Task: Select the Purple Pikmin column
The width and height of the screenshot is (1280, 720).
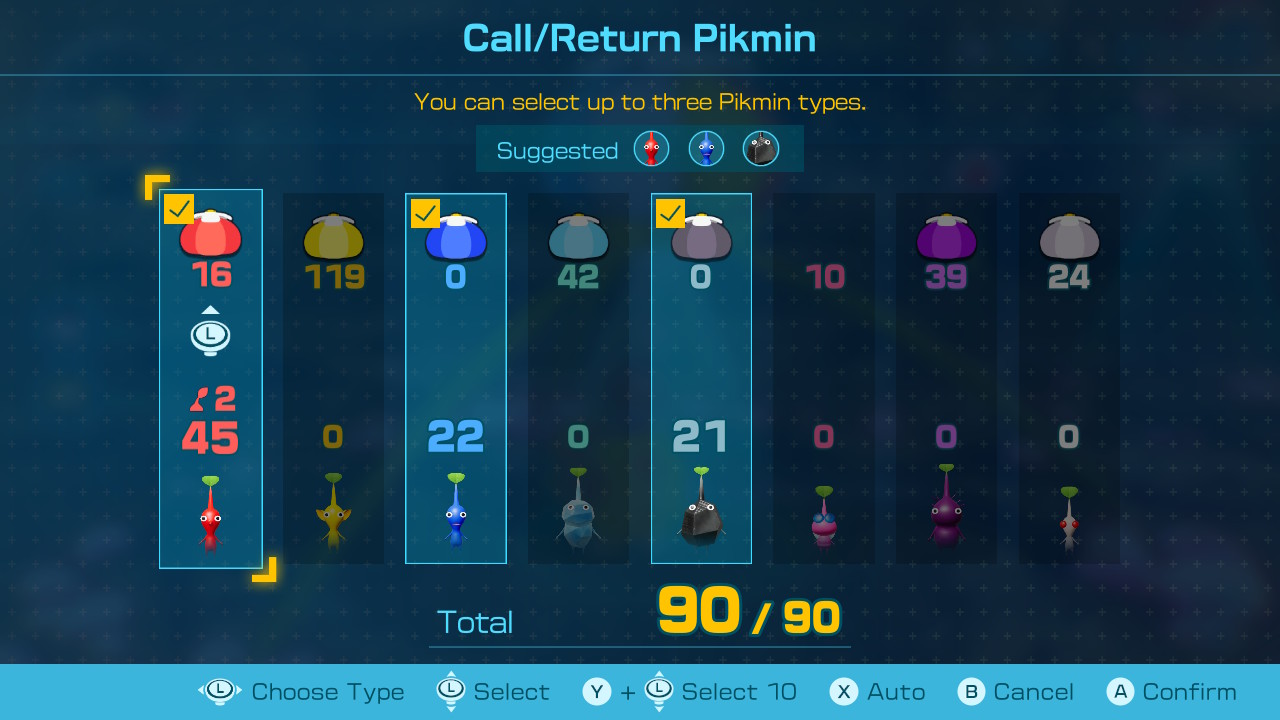Action: tap(946, 378)
